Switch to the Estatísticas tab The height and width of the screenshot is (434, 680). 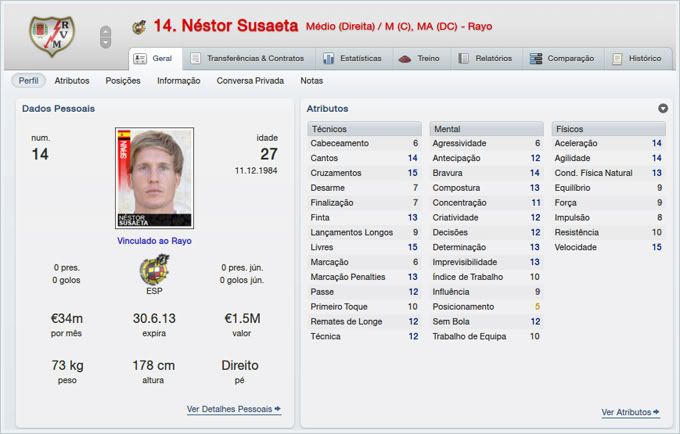click(x=345, y=58)
